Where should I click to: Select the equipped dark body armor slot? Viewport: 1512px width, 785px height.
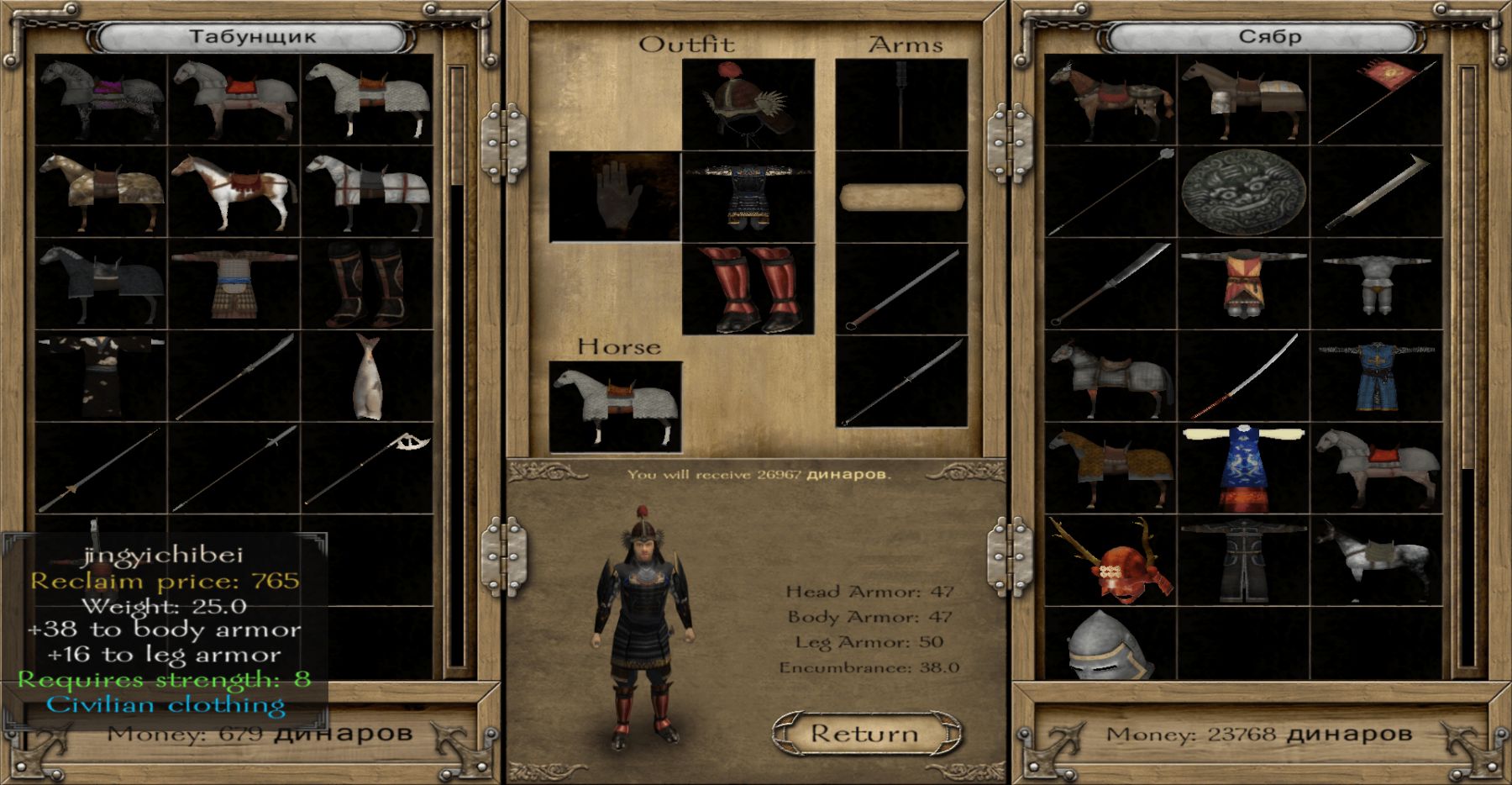click(748, 197)
